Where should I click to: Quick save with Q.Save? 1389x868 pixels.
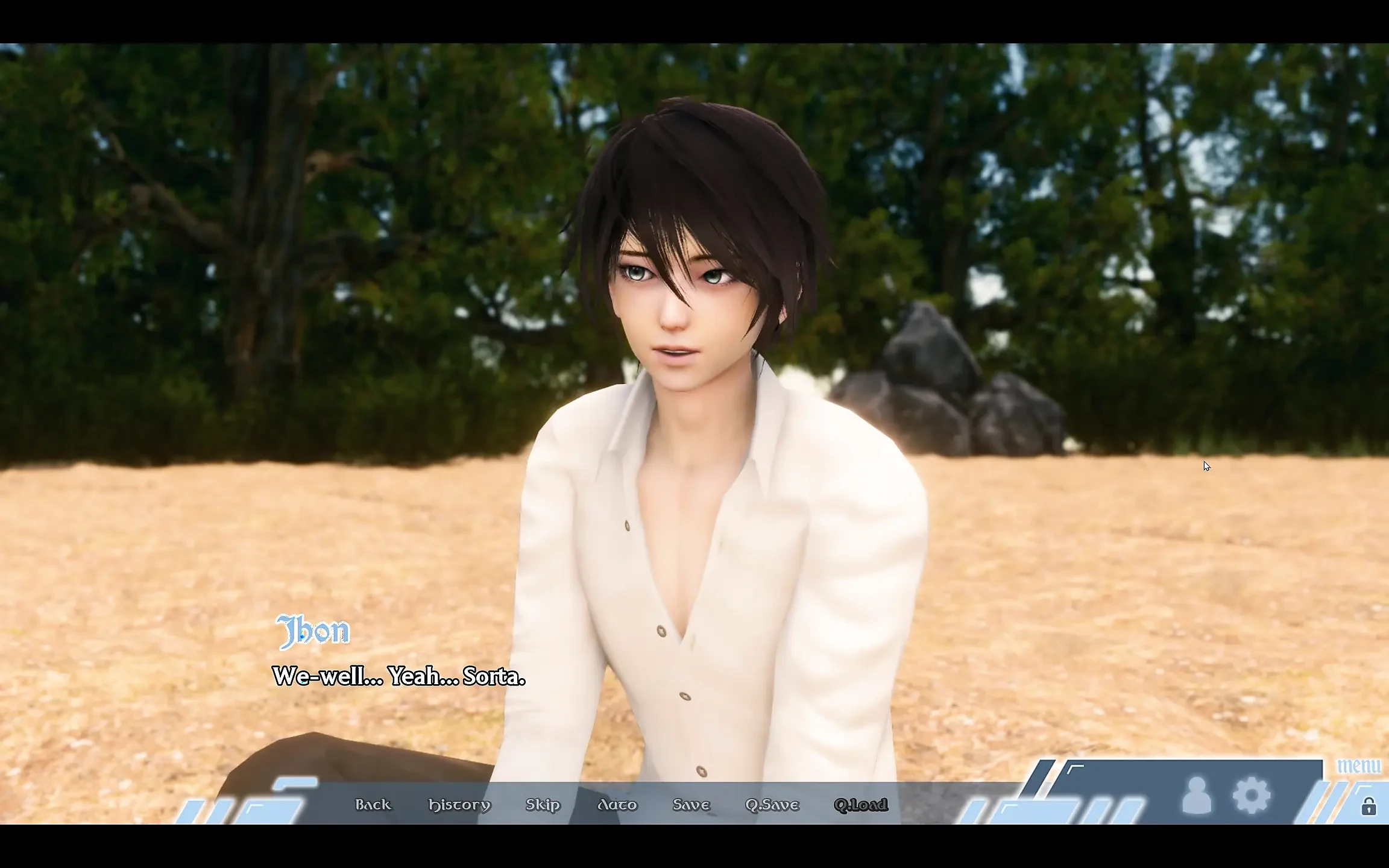click(x=772, y=805)
